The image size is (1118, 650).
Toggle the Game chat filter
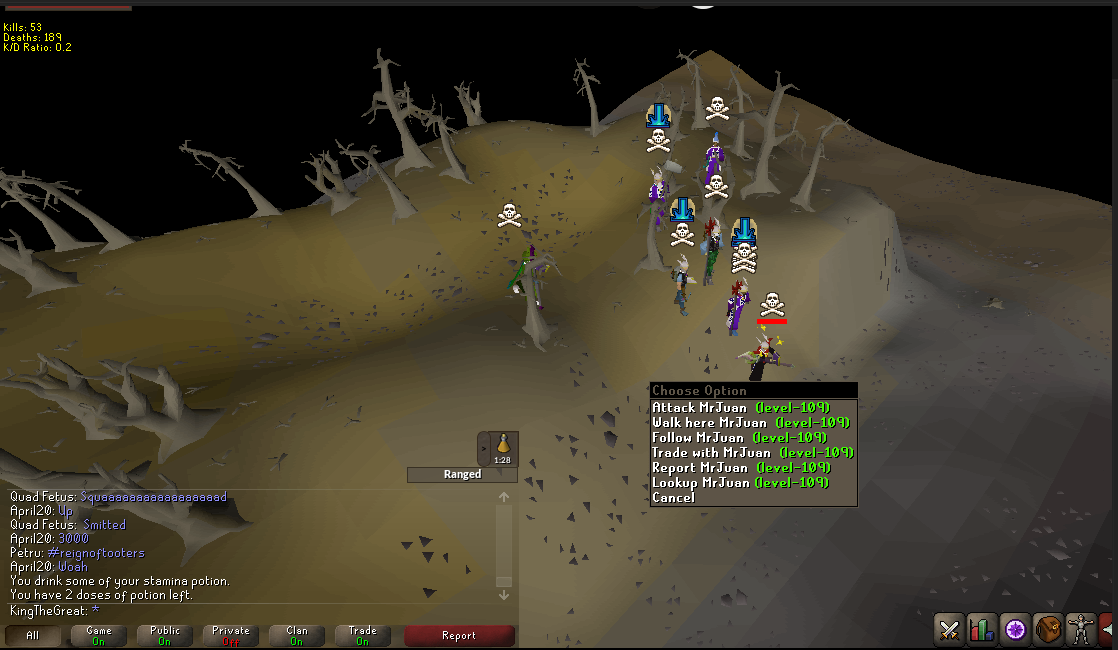coord(99,636)
